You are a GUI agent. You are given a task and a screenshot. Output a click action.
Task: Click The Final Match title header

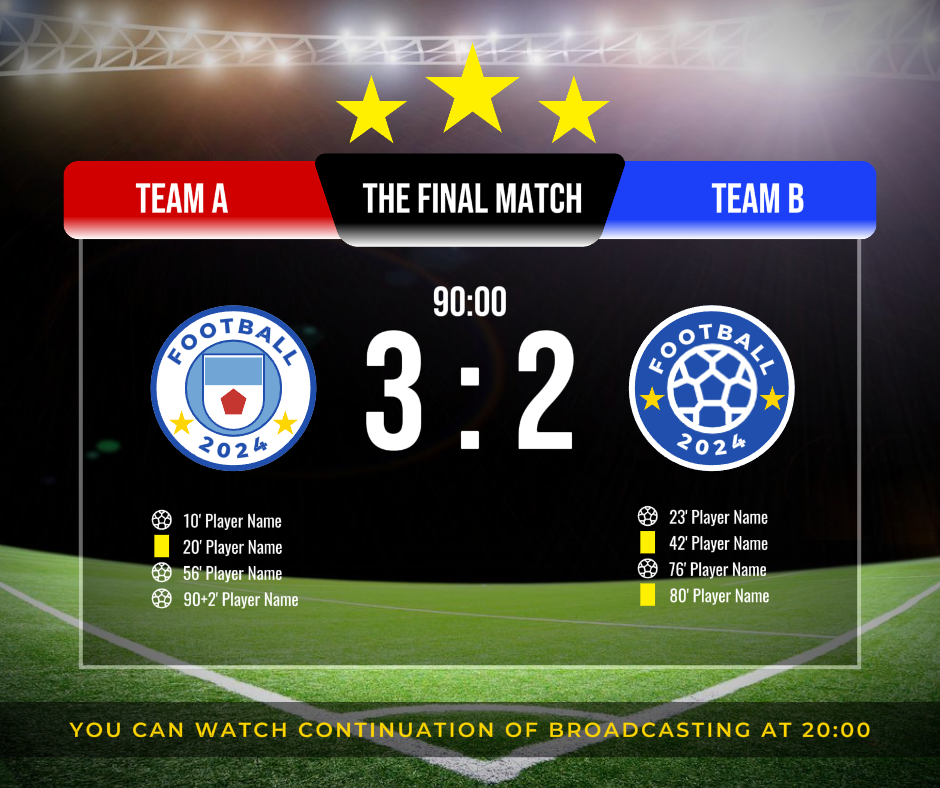click(472, 199)
